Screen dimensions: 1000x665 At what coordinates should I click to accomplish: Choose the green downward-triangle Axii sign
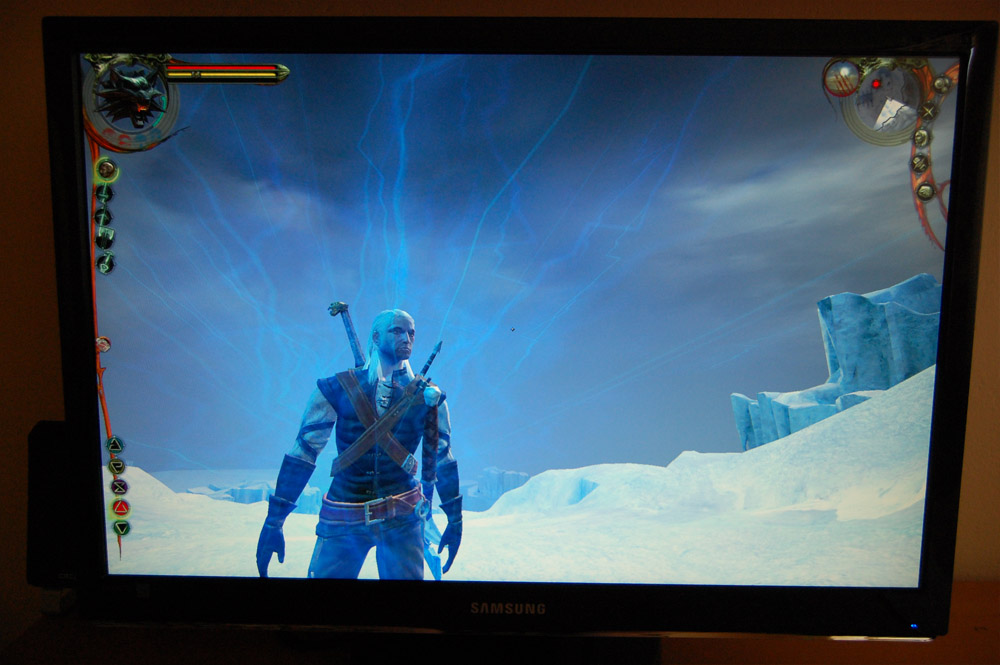click(x=121, y=527)
